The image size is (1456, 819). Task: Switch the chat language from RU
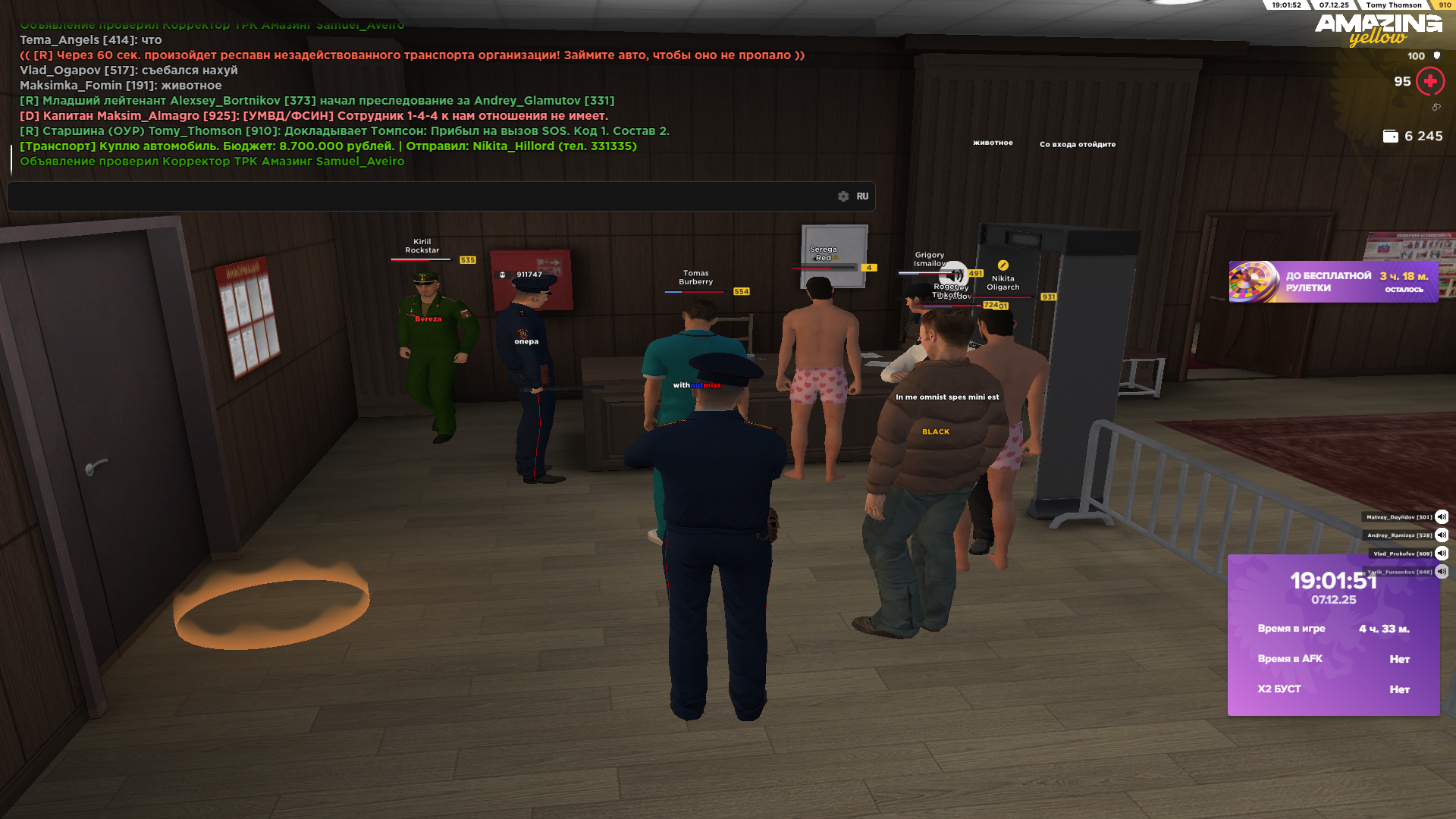(x=862, y=196)
